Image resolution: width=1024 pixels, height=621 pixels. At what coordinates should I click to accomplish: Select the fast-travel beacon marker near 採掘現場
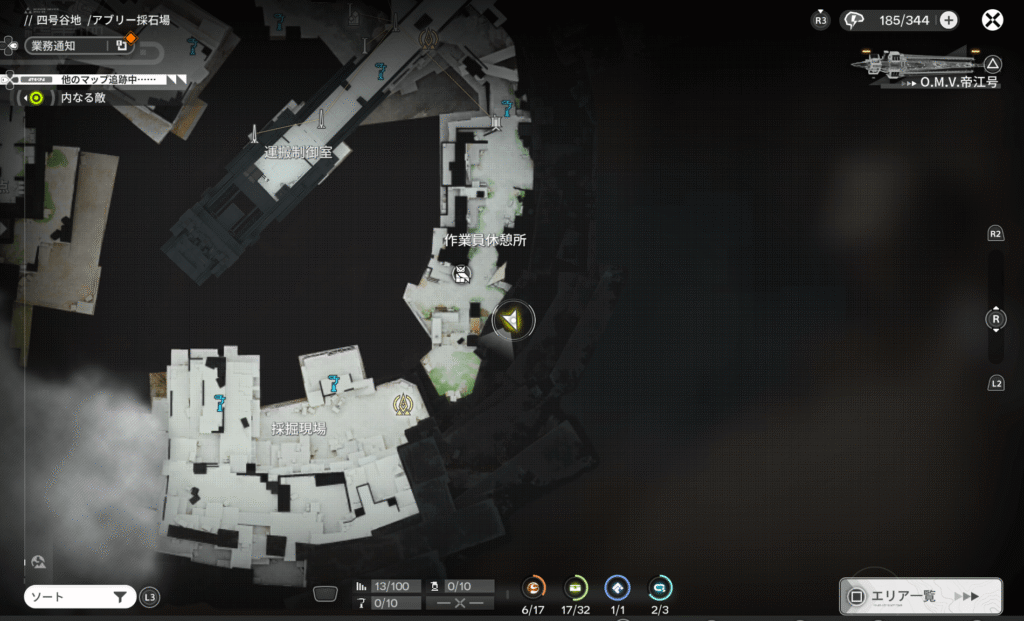point(403,404)
